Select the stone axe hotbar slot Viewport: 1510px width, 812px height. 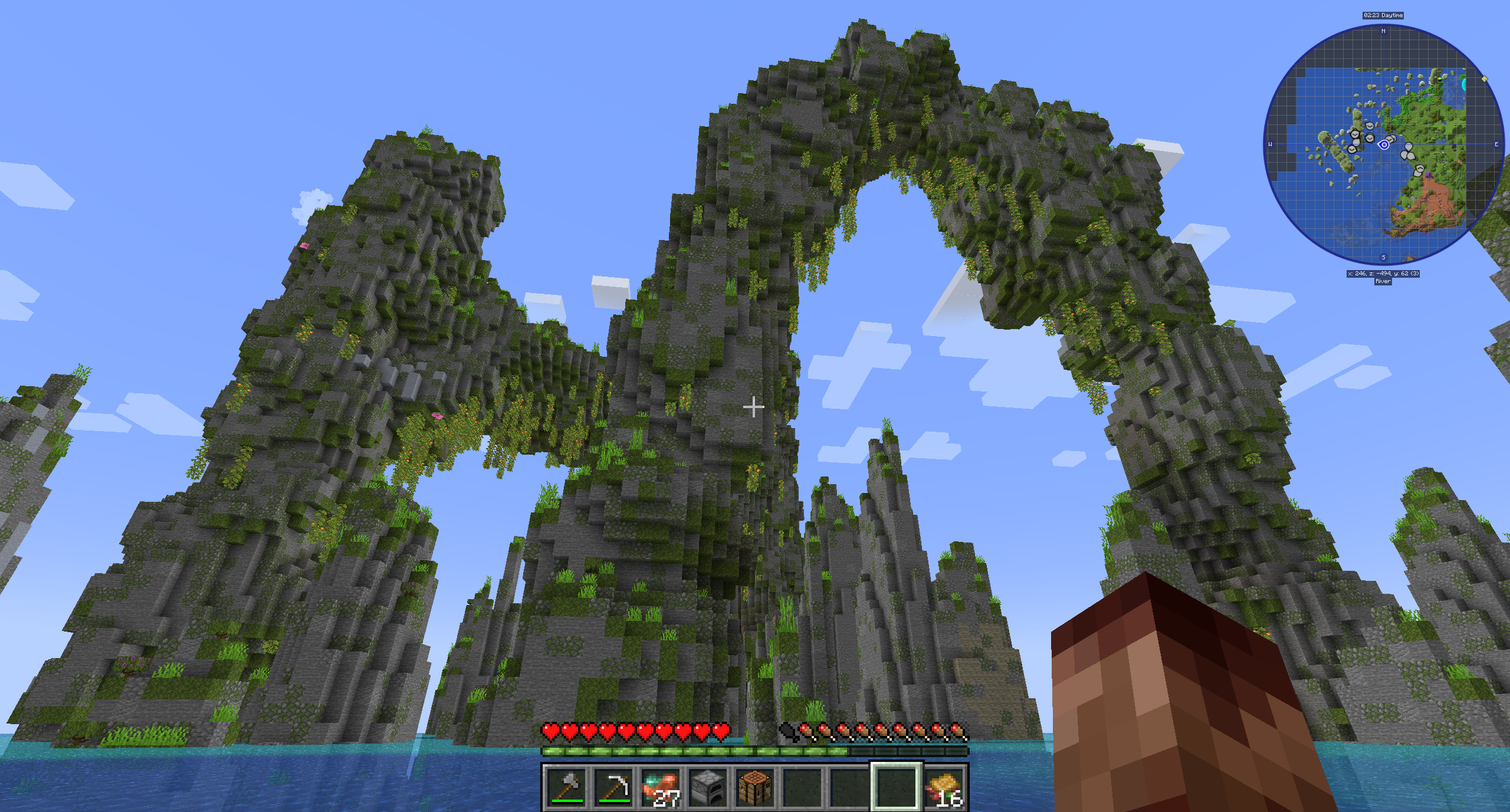click(566, 787)
